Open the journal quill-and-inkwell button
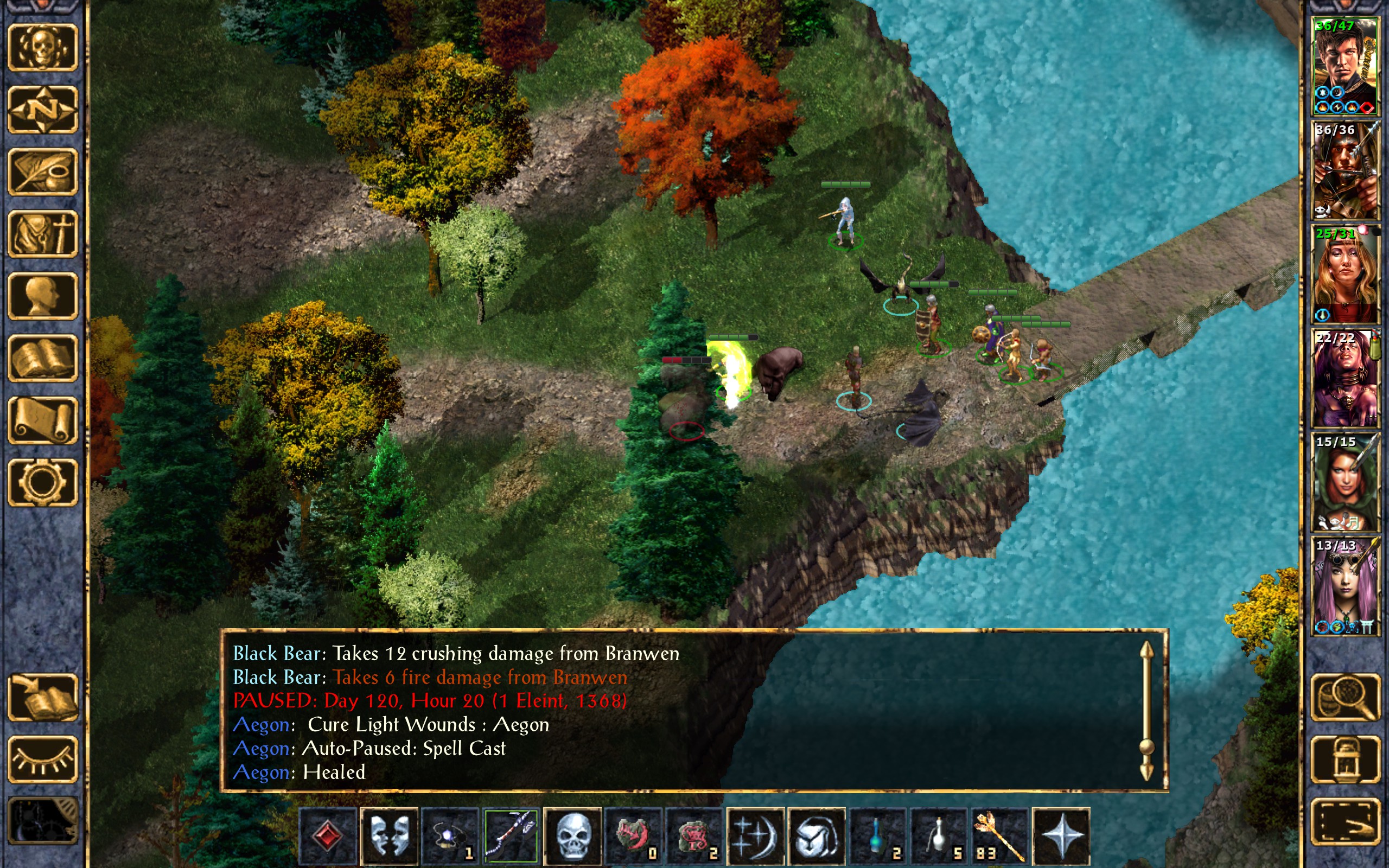The height and width of the screenshot is (868, 1389). point(42,171)
